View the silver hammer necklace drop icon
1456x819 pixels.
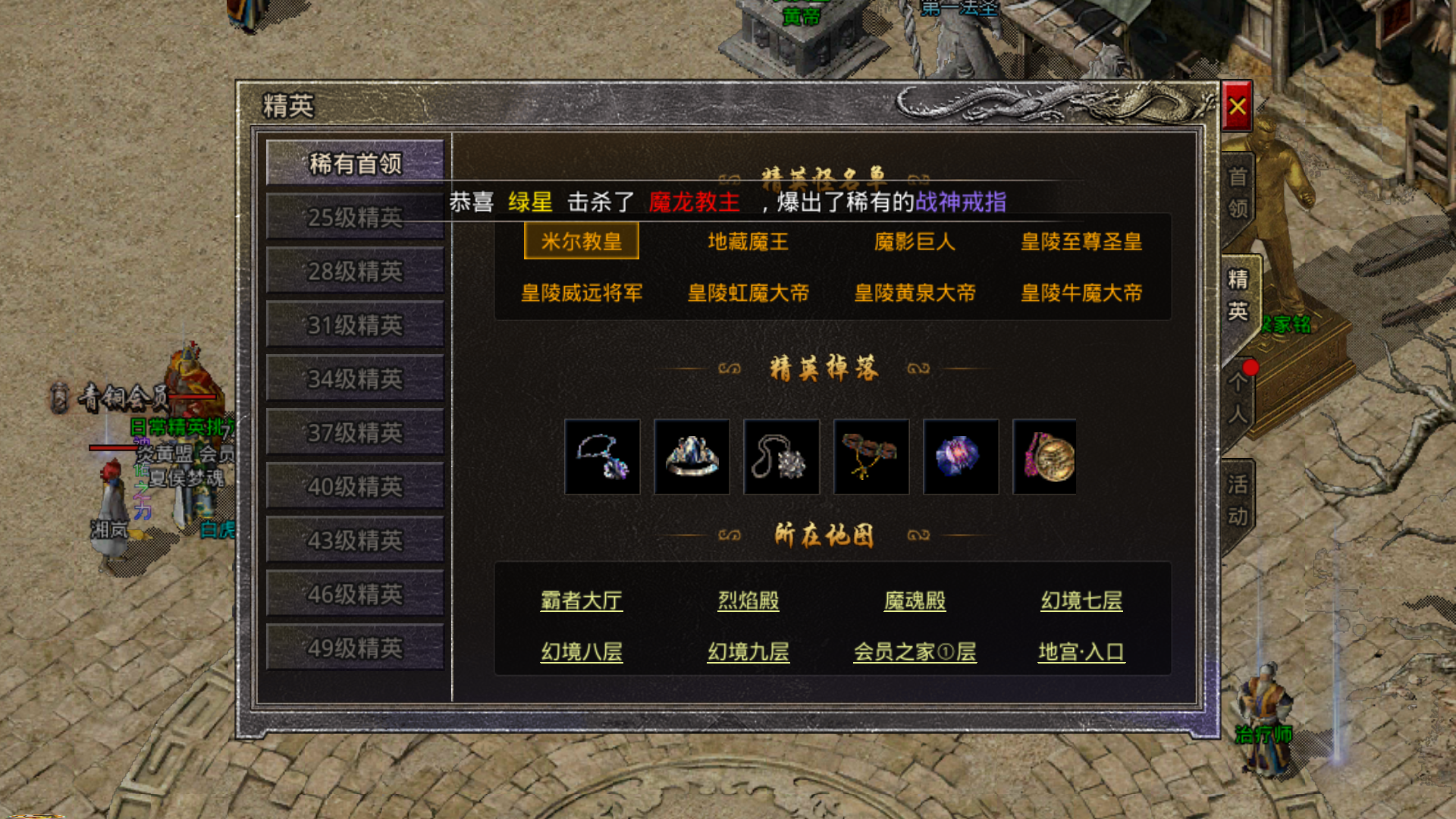click(x=781, y=456)
